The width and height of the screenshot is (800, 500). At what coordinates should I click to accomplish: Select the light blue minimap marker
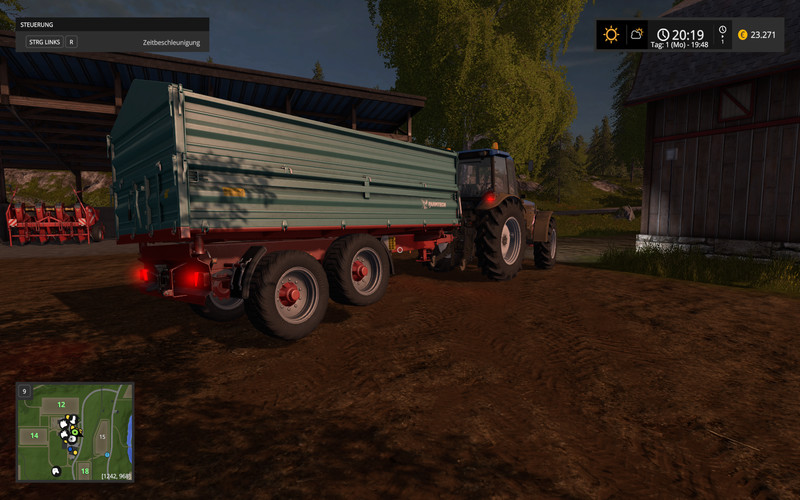pyautogui.click(x=106, y=455)
